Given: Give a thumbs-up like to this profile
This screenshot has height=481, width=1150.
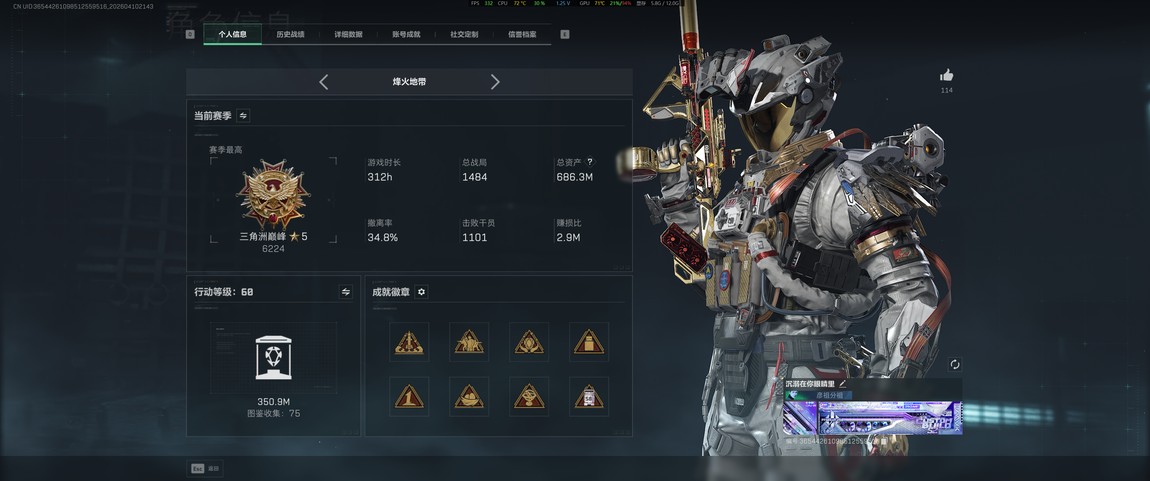Looking at the screenshot, I should coord(946,75).
